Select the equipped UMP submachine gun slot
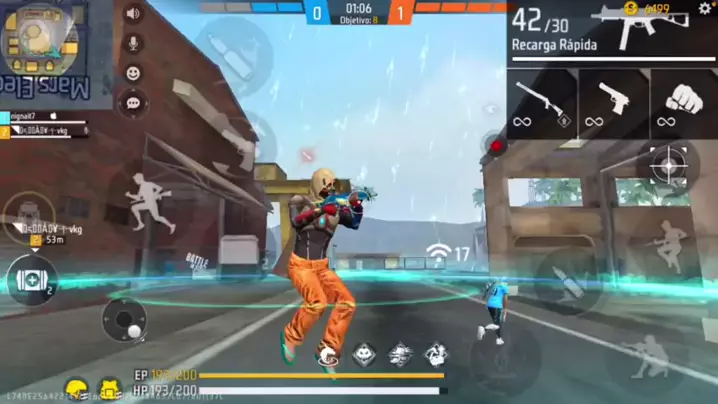This screenshot has width=718, height=404. point(611,32)
